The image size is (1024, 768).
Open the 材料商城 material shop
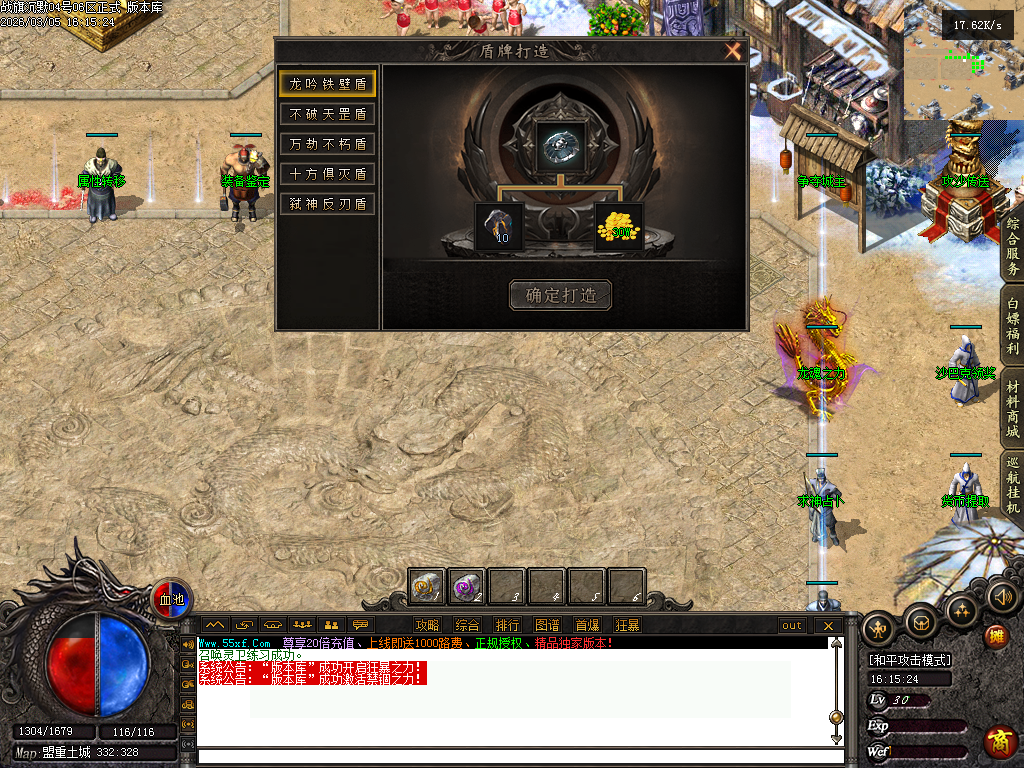1012,411
